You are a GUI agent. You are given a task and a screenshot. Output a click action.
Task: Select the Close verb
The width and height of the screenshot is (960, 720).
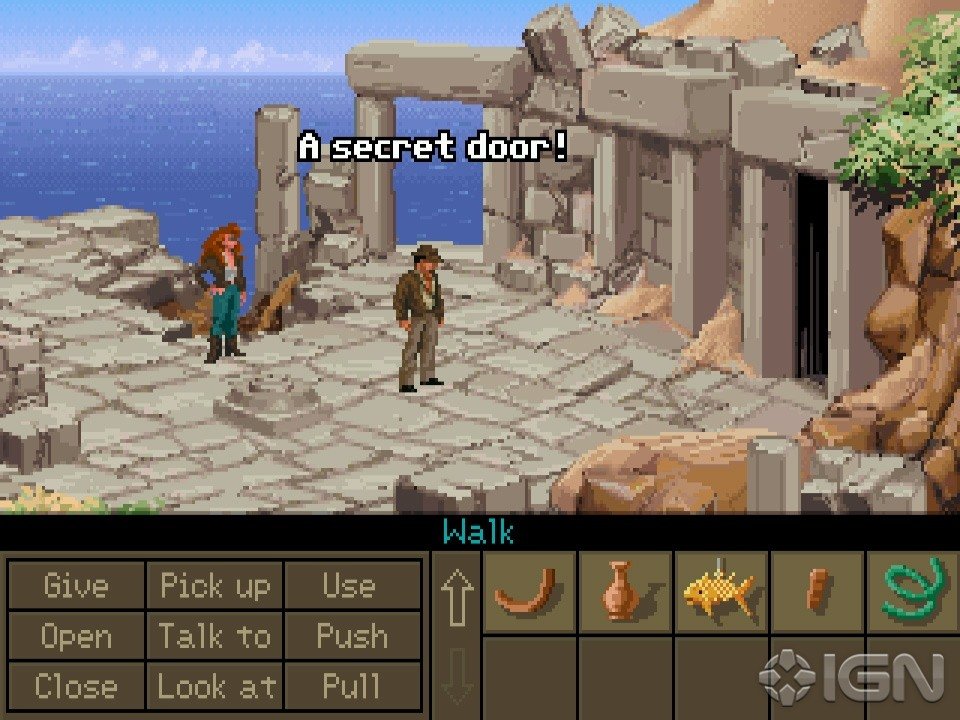click(76, 686)
